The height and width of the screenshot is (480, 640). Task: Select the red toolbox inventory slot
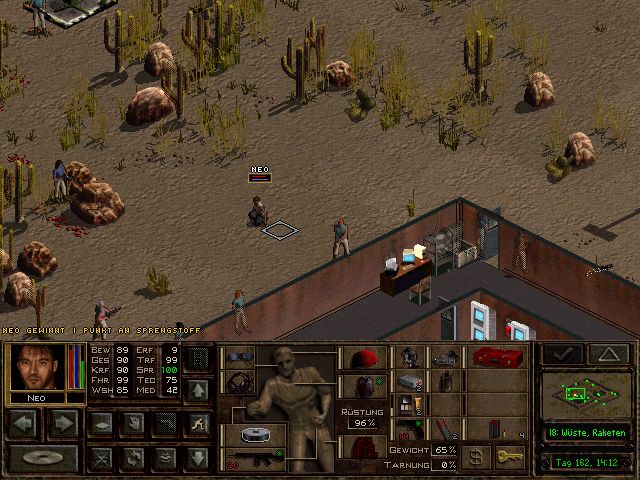[494, 357]
